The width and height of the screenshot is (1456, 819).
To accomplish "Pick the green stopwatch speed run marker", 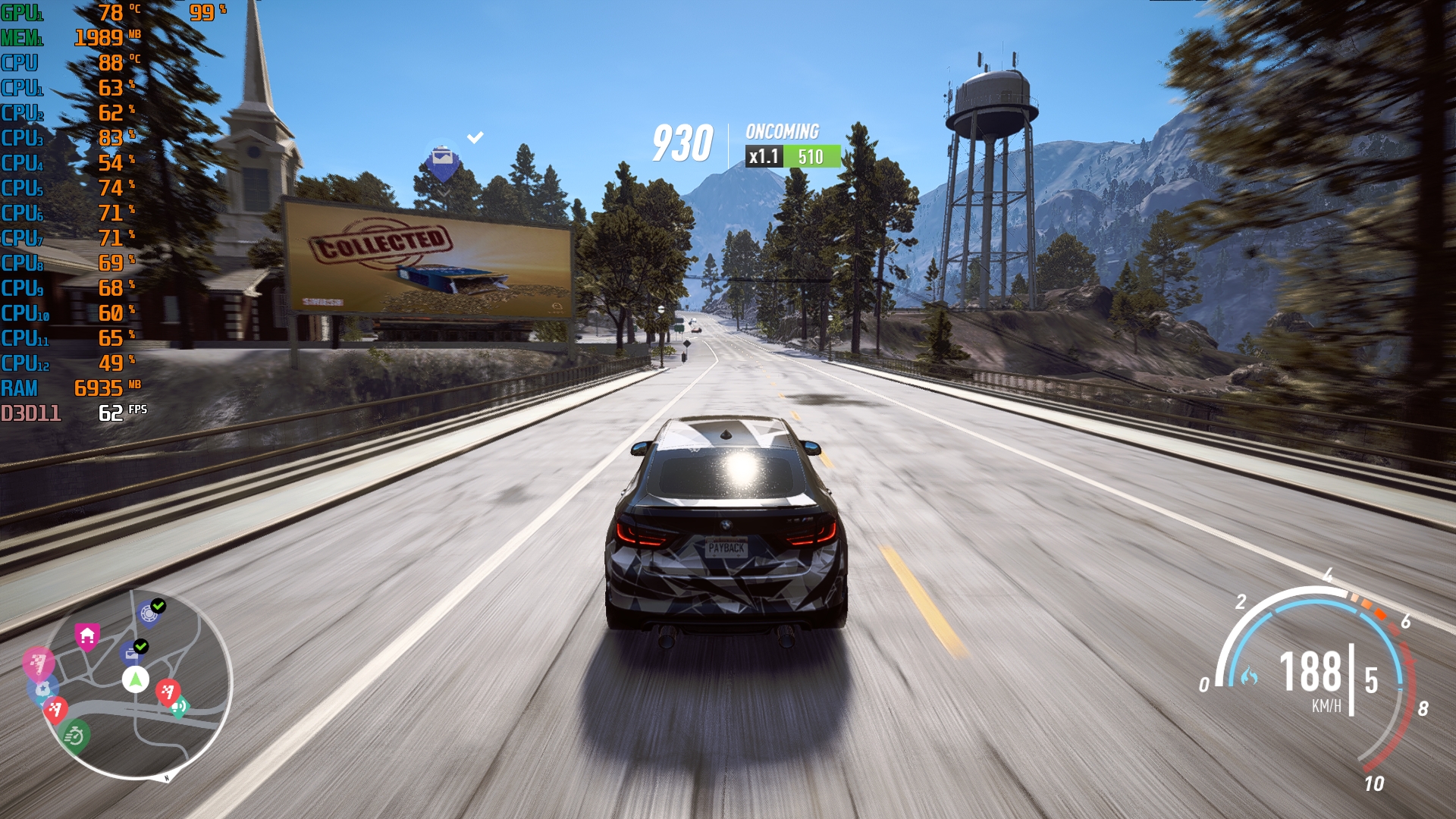I will point(74,735).
